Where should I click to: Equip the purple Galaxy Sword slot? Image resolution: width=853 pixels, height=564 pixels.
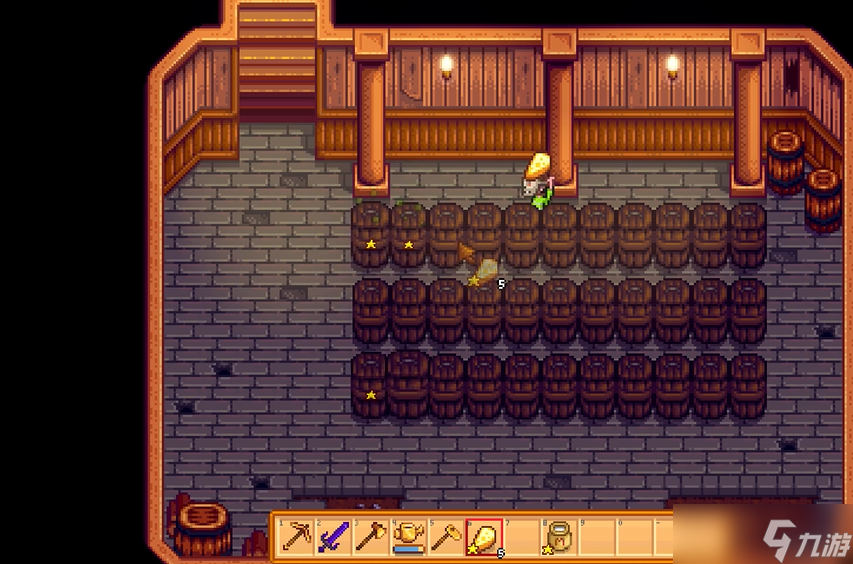coord(333,538)
